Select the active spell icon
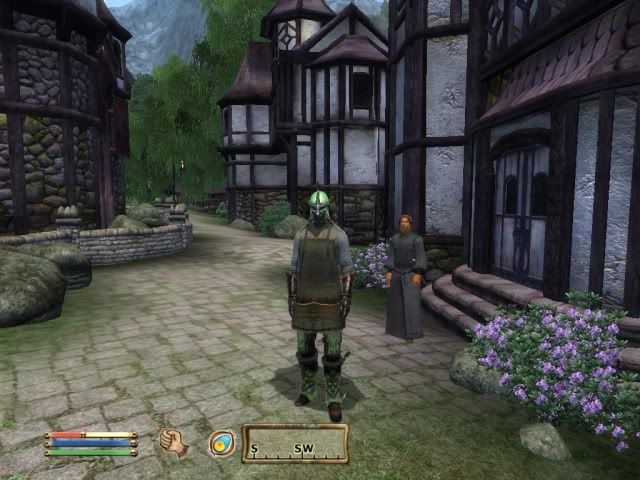 [x=221, y=443]
